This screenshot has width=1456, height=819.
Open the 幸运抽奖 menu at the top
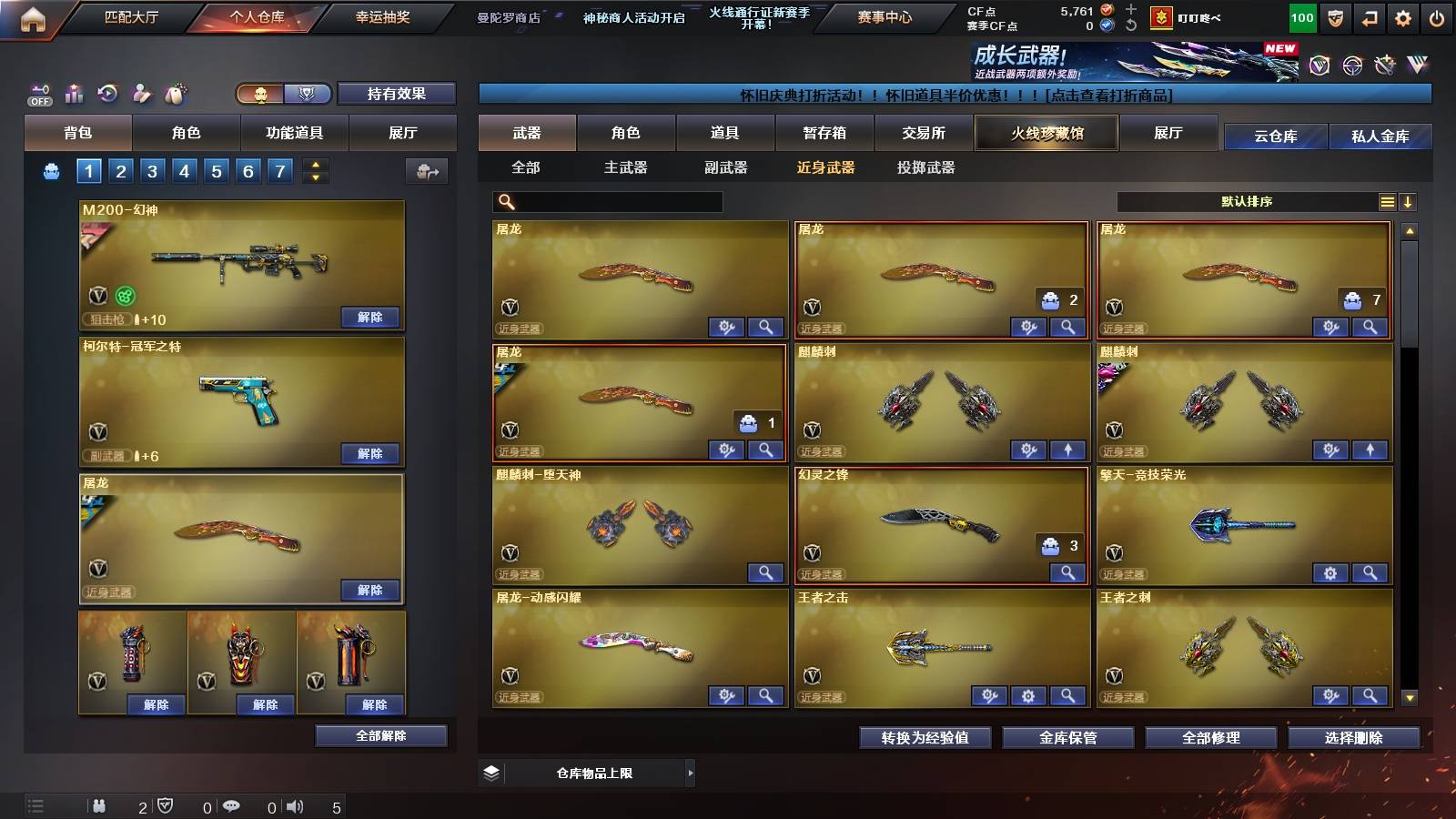[x=380, y=15]
